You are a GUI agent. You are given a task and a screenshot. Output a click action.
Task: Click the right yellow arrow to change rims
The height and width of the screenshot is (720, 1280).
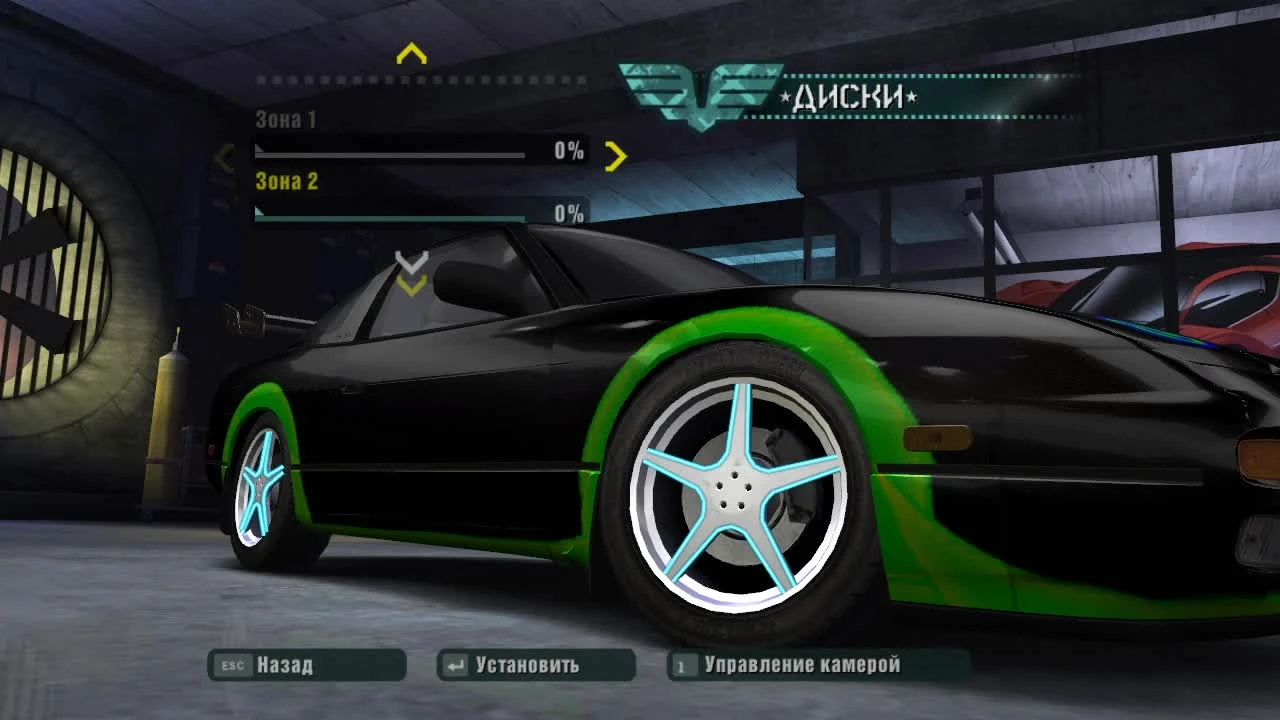coord(617,157)
